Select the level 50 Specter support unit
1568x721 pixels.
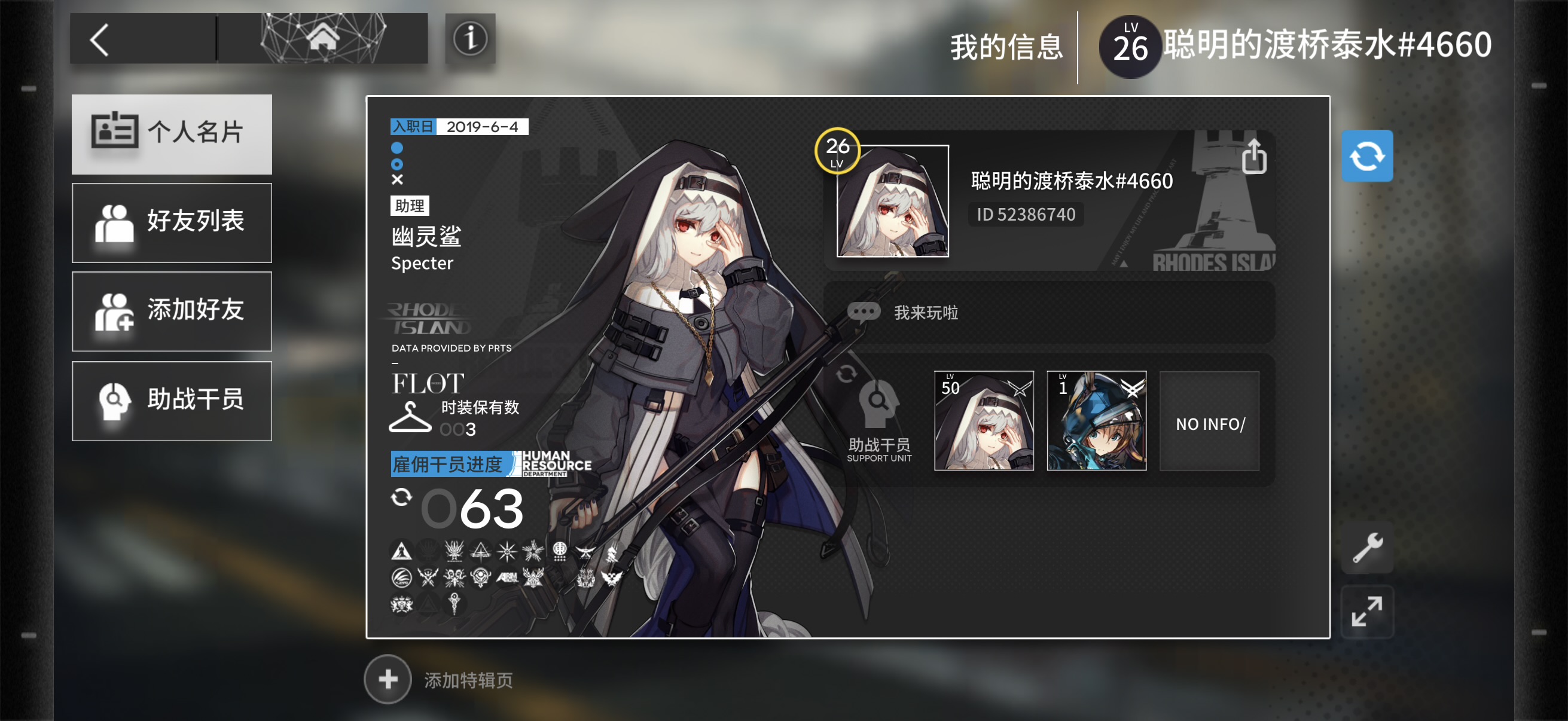[984, 420]
